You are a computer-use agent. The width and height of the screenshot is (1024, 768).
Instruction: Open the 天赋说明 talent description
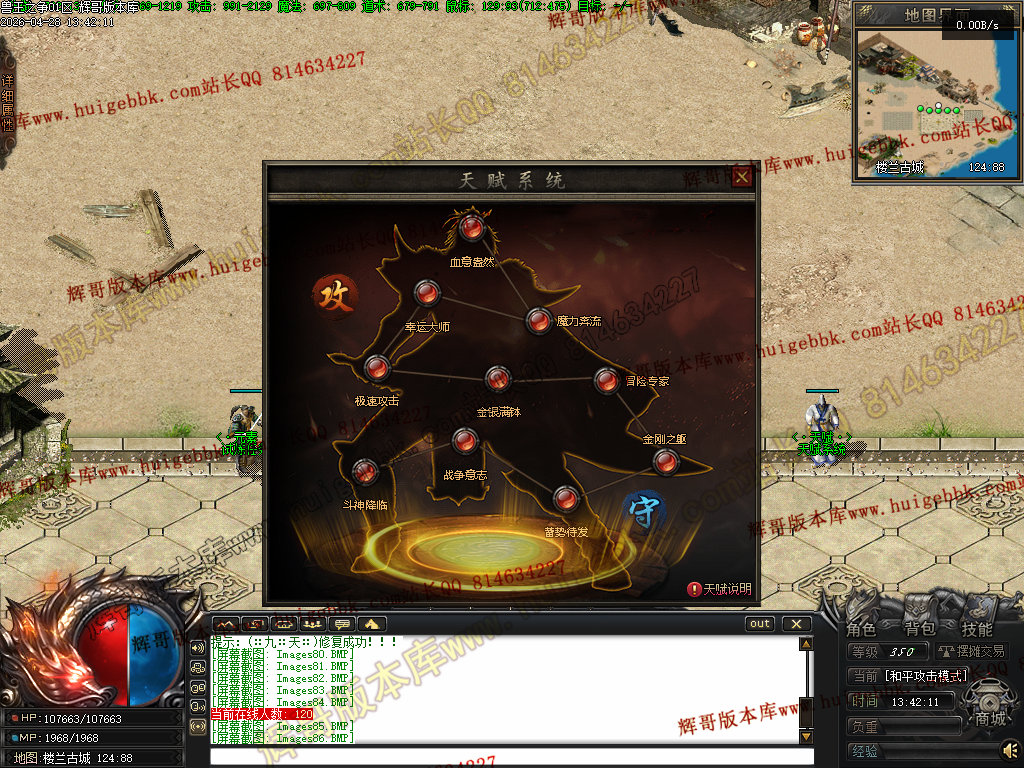pos(720,589)
